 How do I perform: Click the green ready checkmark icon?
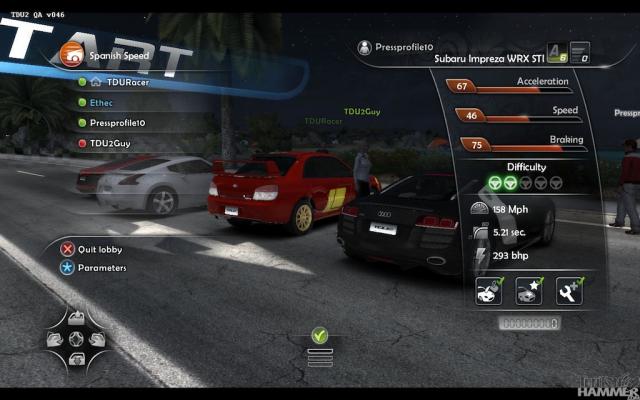click(320, 336)
